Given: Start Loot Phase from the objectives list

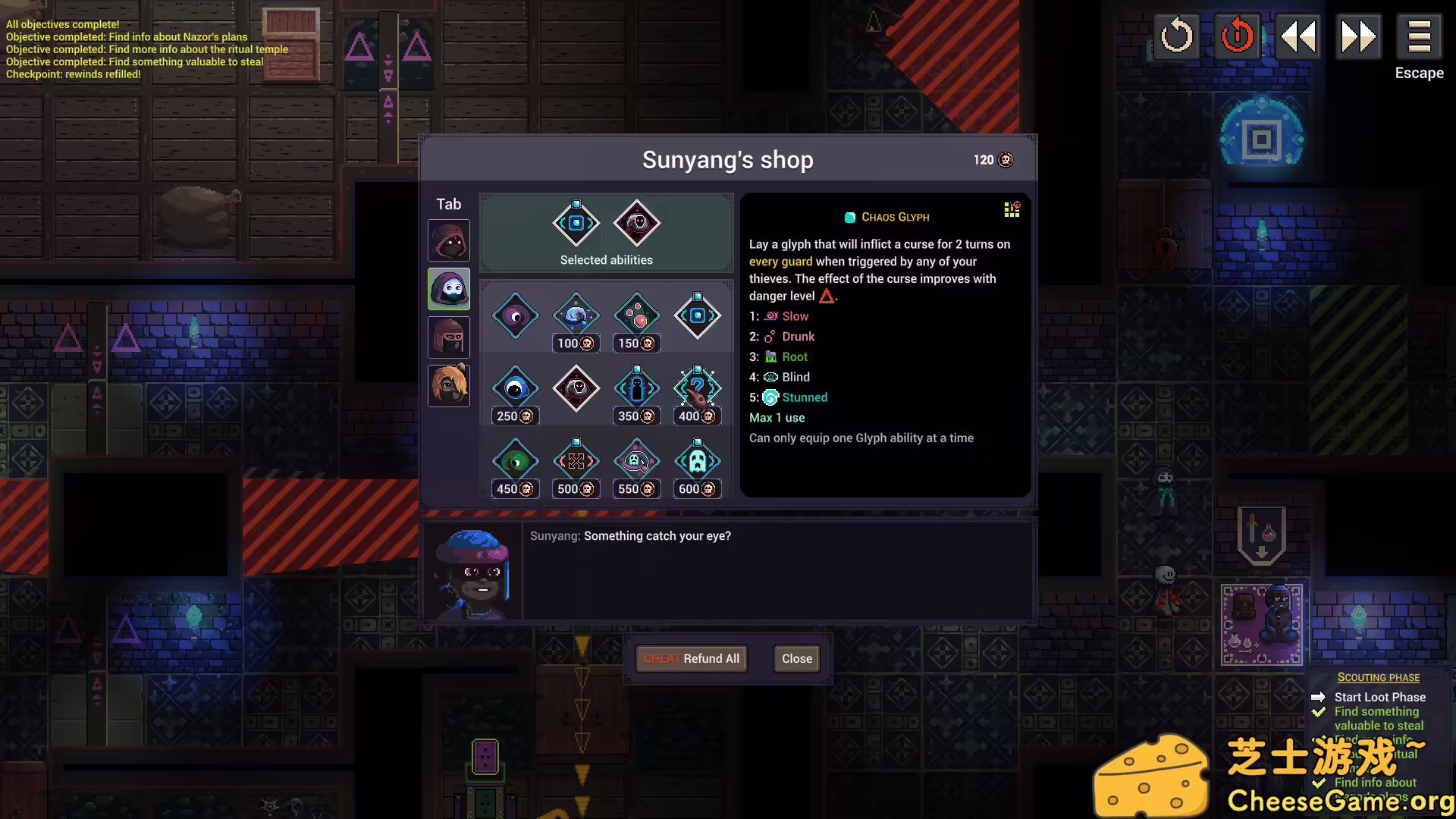Looking at the screenshot, I should point(1379,697).
